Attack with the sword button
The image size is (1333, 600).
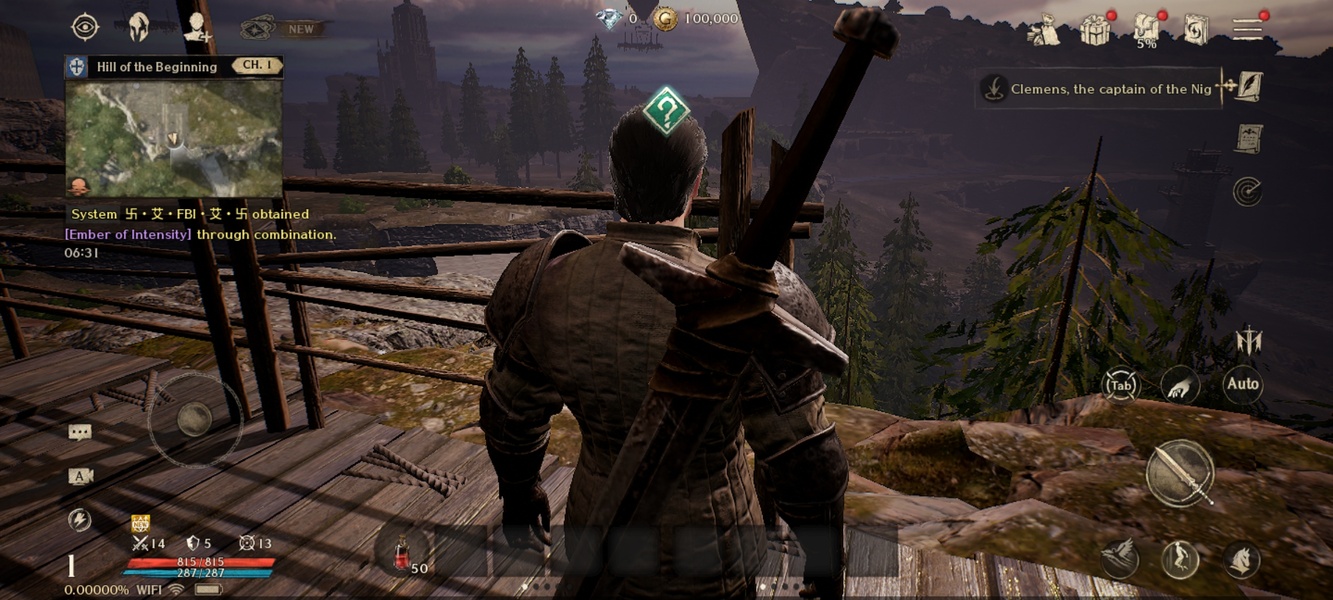click(1180, 473)
